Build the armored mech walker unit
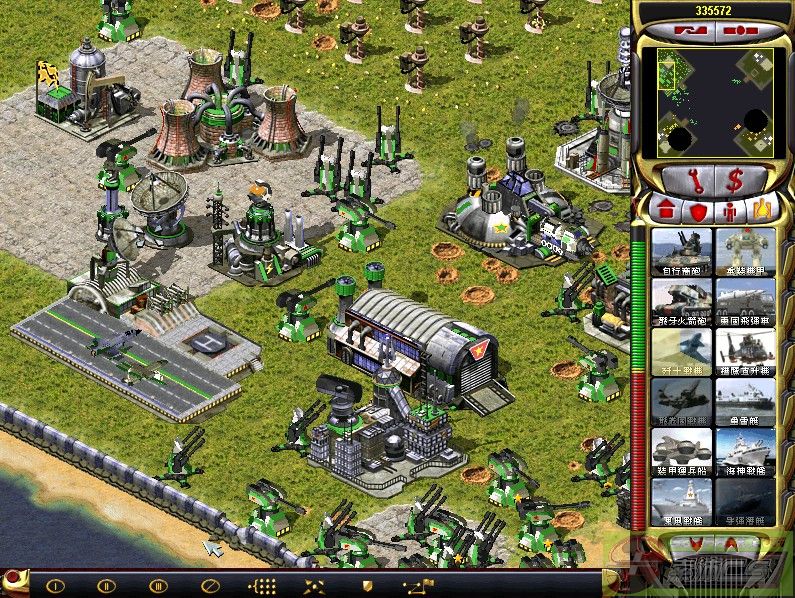This screenshot has height=598, width=795. (x=745, y=250)
